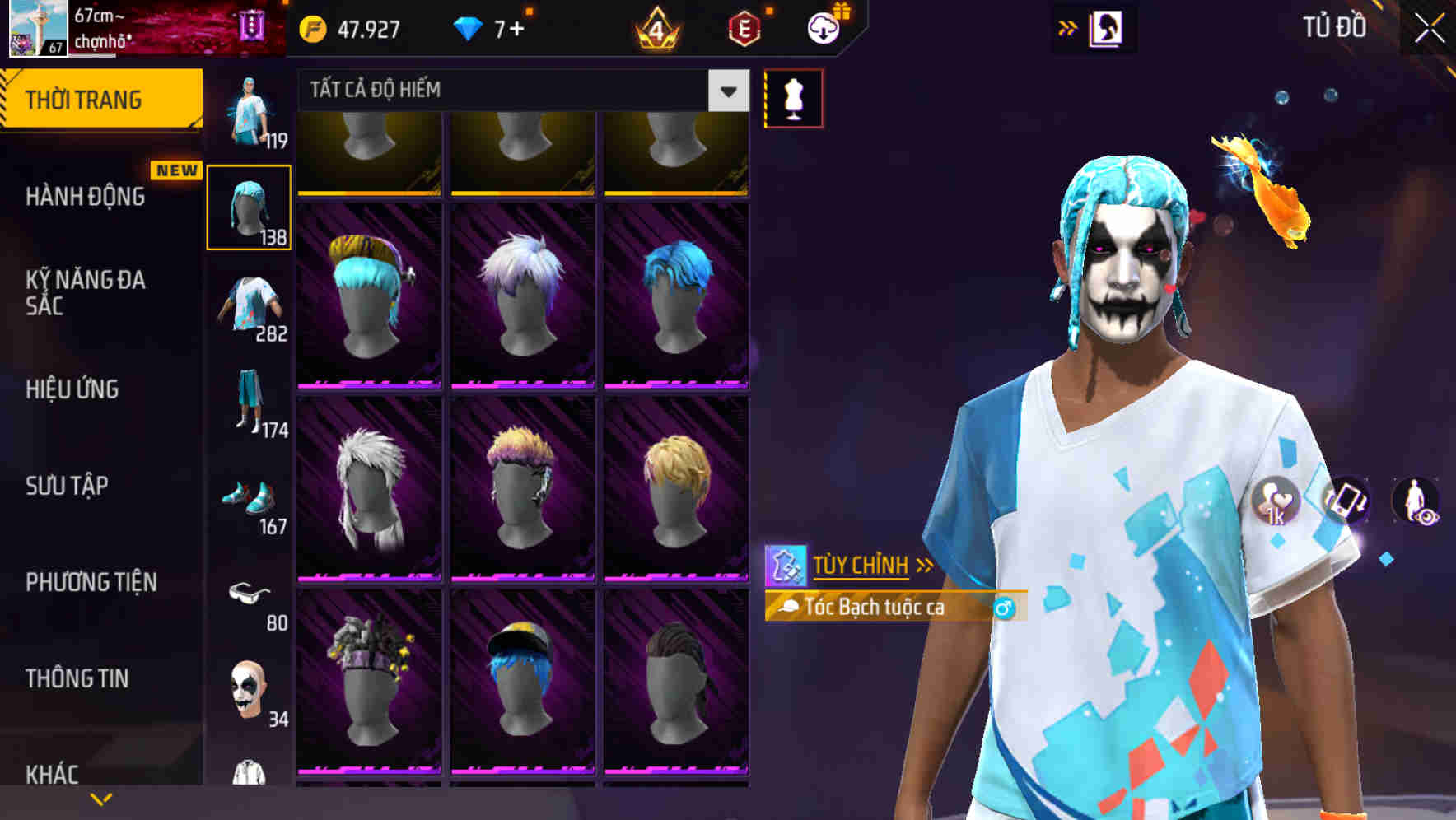This screenshot has height=820, width=1456.
Task: Open the cloud download gift icon in top bar
Action: (x=824, y=27)
